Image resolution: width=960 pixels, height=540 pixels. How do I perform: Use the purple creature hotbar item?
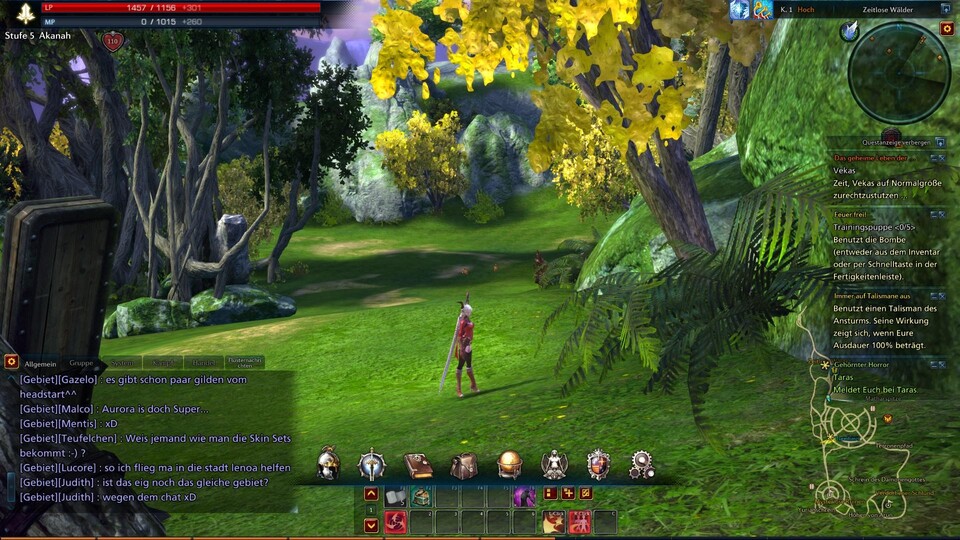click(x=524, y=496)
